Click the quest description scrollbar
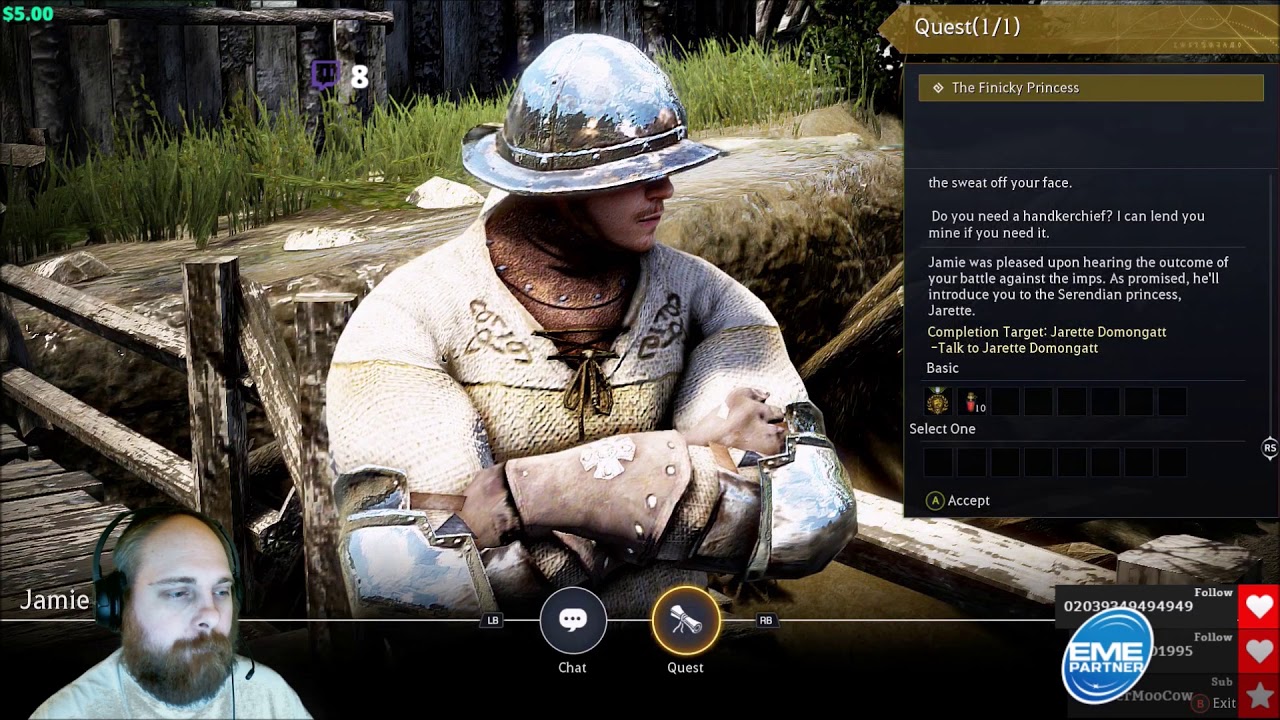Viewport: 1280px width, 720px height. pyautogui.click(x=1271, y=300)
